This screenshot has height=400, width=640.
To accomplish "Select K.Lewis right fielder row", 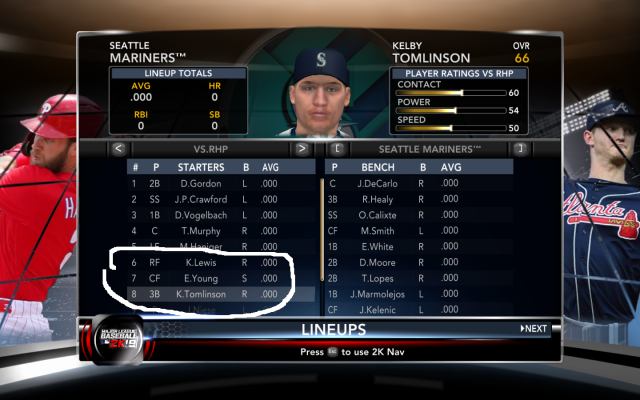I will pyautogui.click(x=199, y=263).
